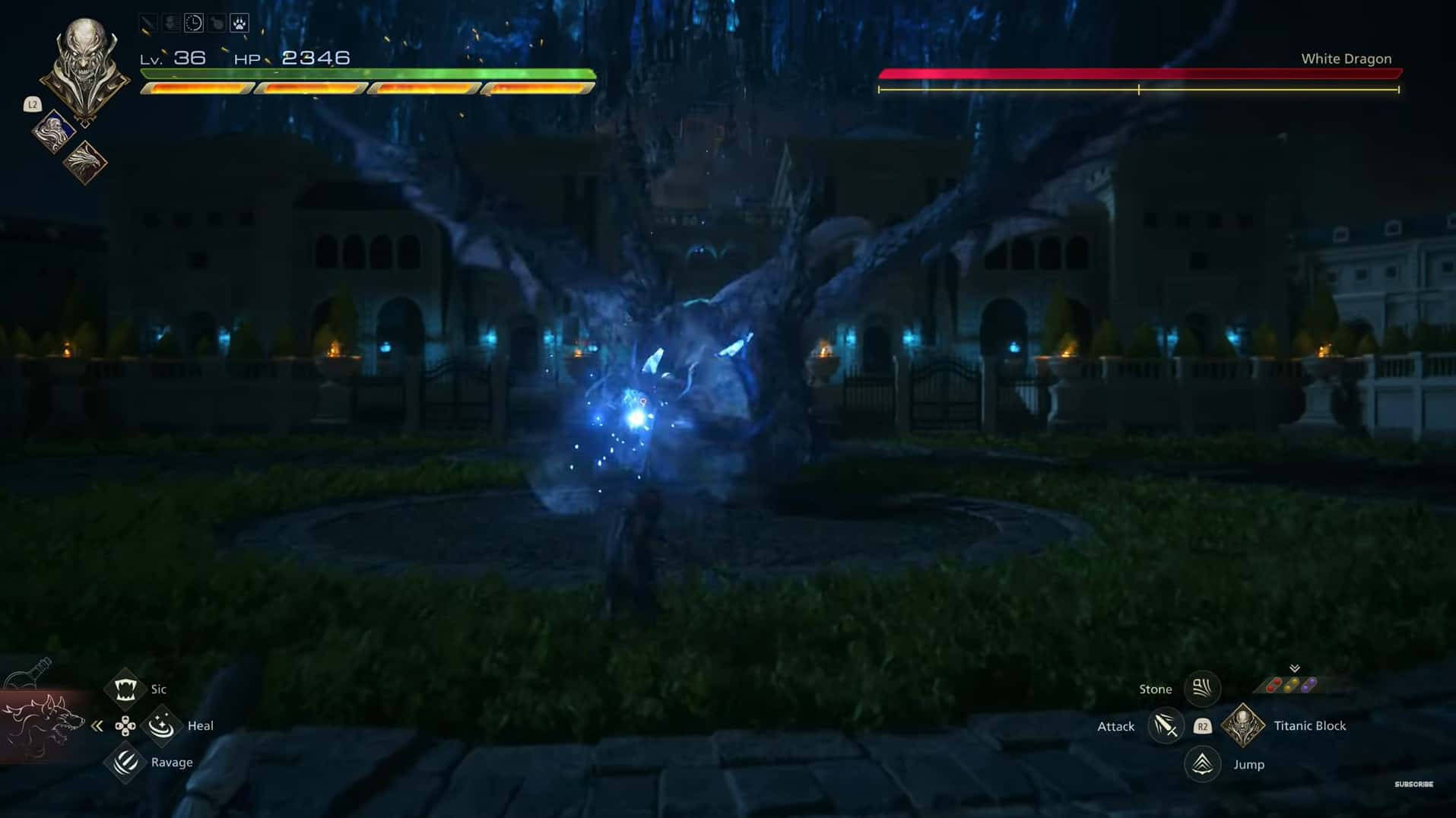Toggle the clock timer buff icon
The height and width of the screenshot is (818, 1456).
(x=192, y=22)
